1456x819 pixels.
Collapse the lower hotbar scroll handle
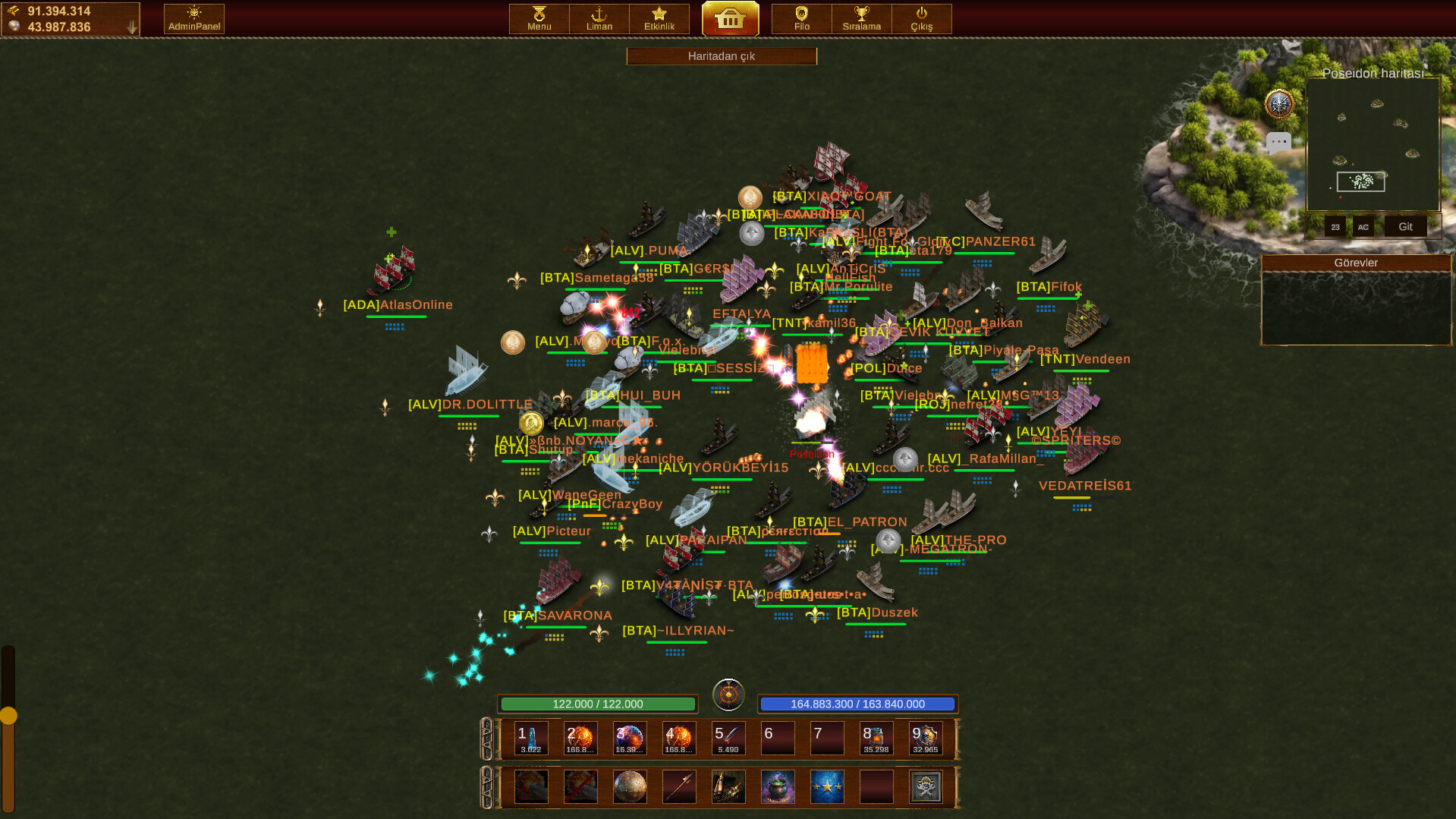point(488,787)
